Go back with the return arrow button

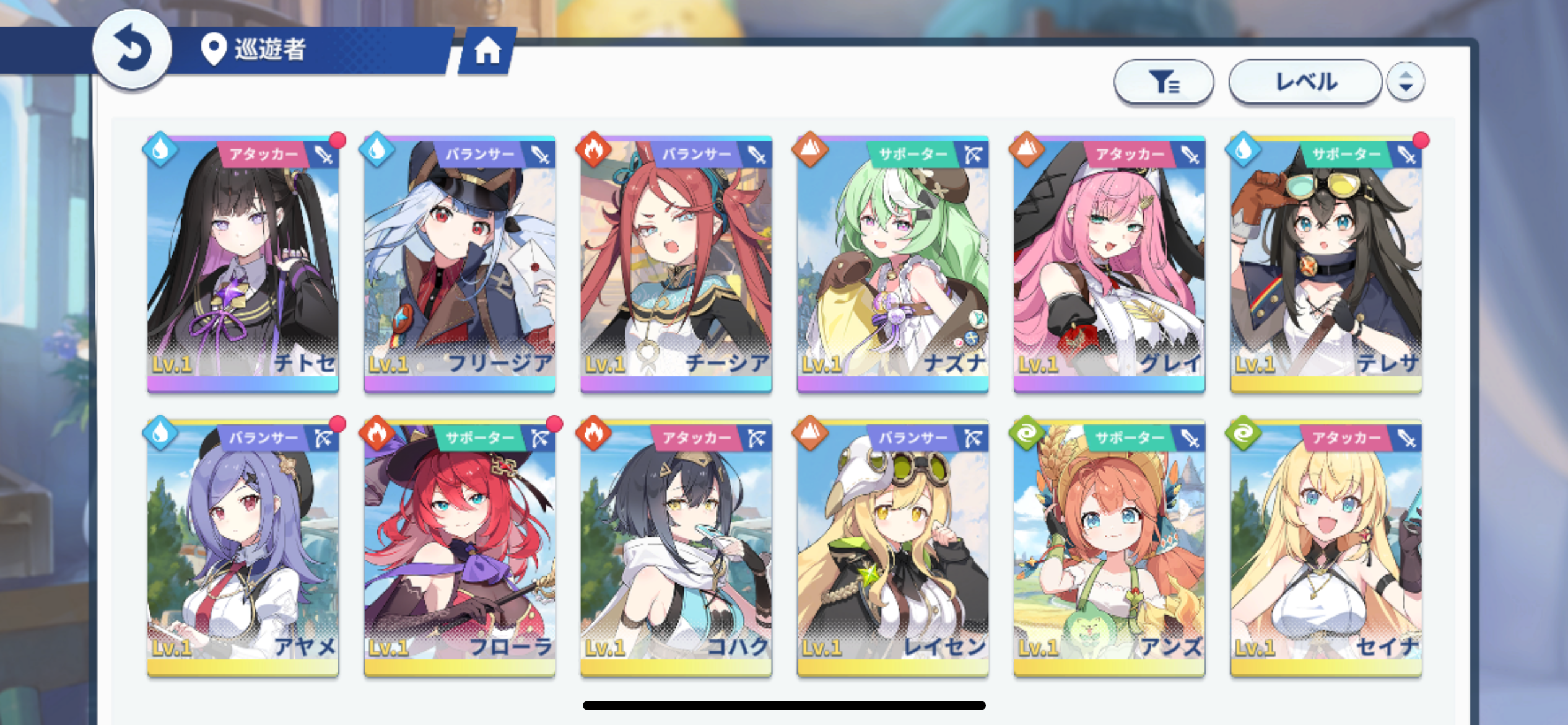[132, 50]
